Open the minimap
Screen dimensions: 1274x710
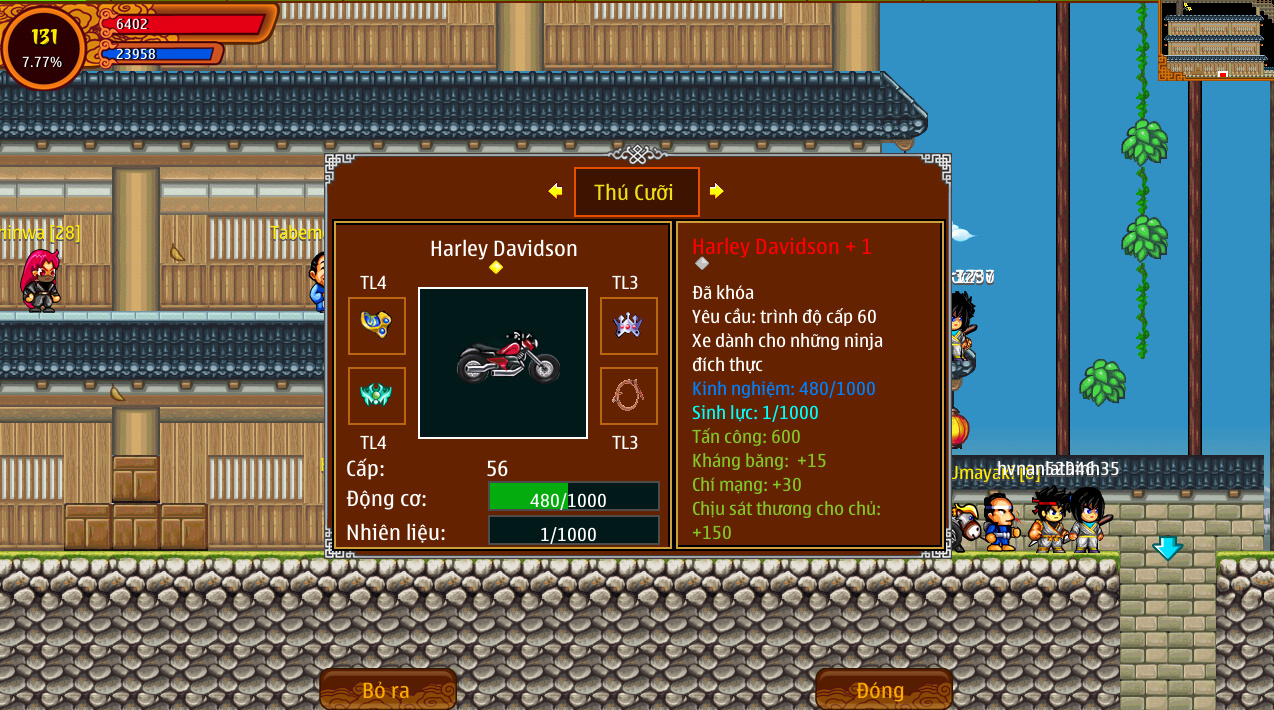1214,40
